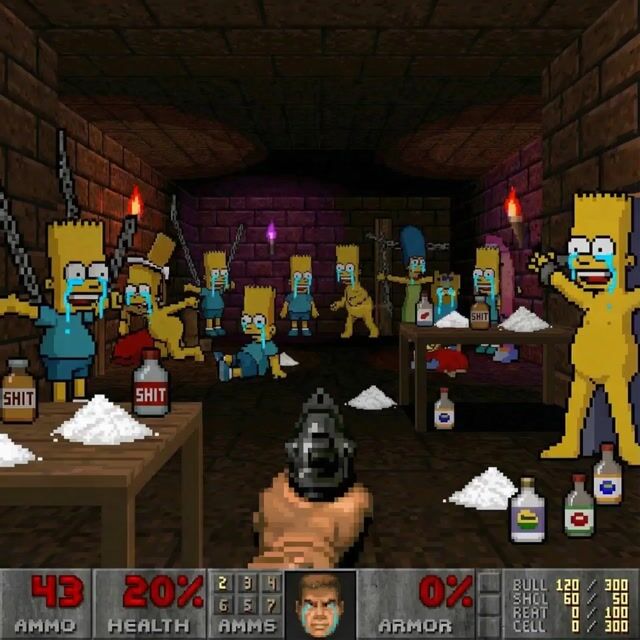Select weapon slot 4 in the arms panel
Screen dimensions: 640x640
coord(269,582)
